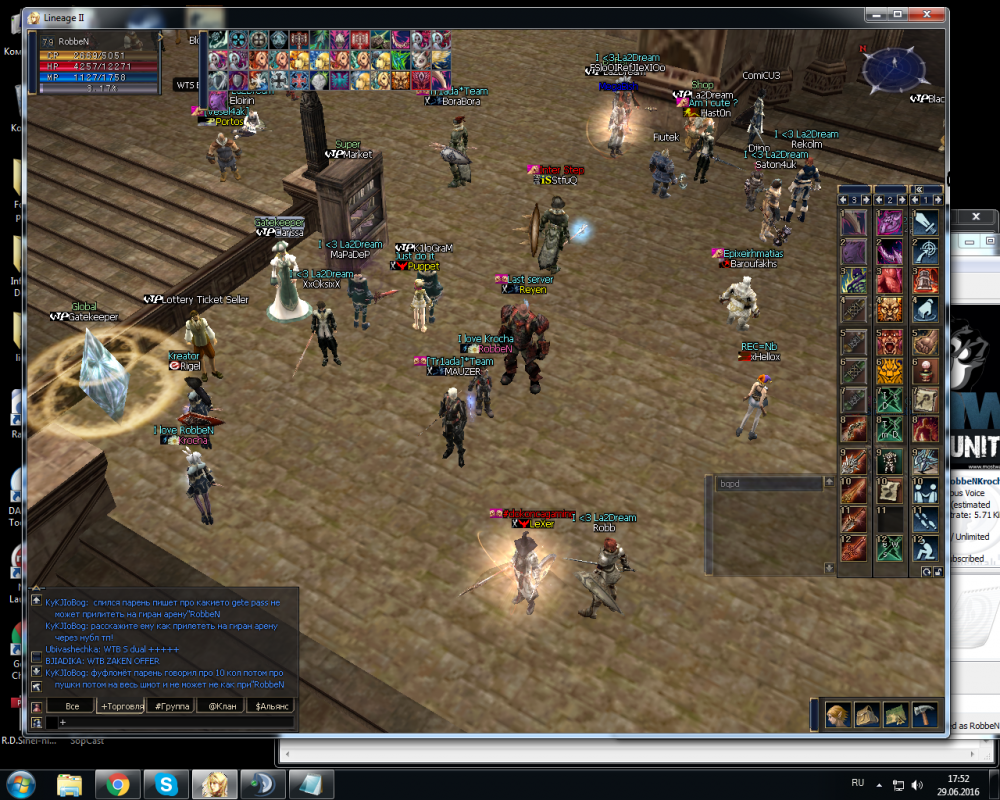Screen dimensions: 1000x800
Task: Open the $Альянс alliance chat tab
Action: point(270,706)
